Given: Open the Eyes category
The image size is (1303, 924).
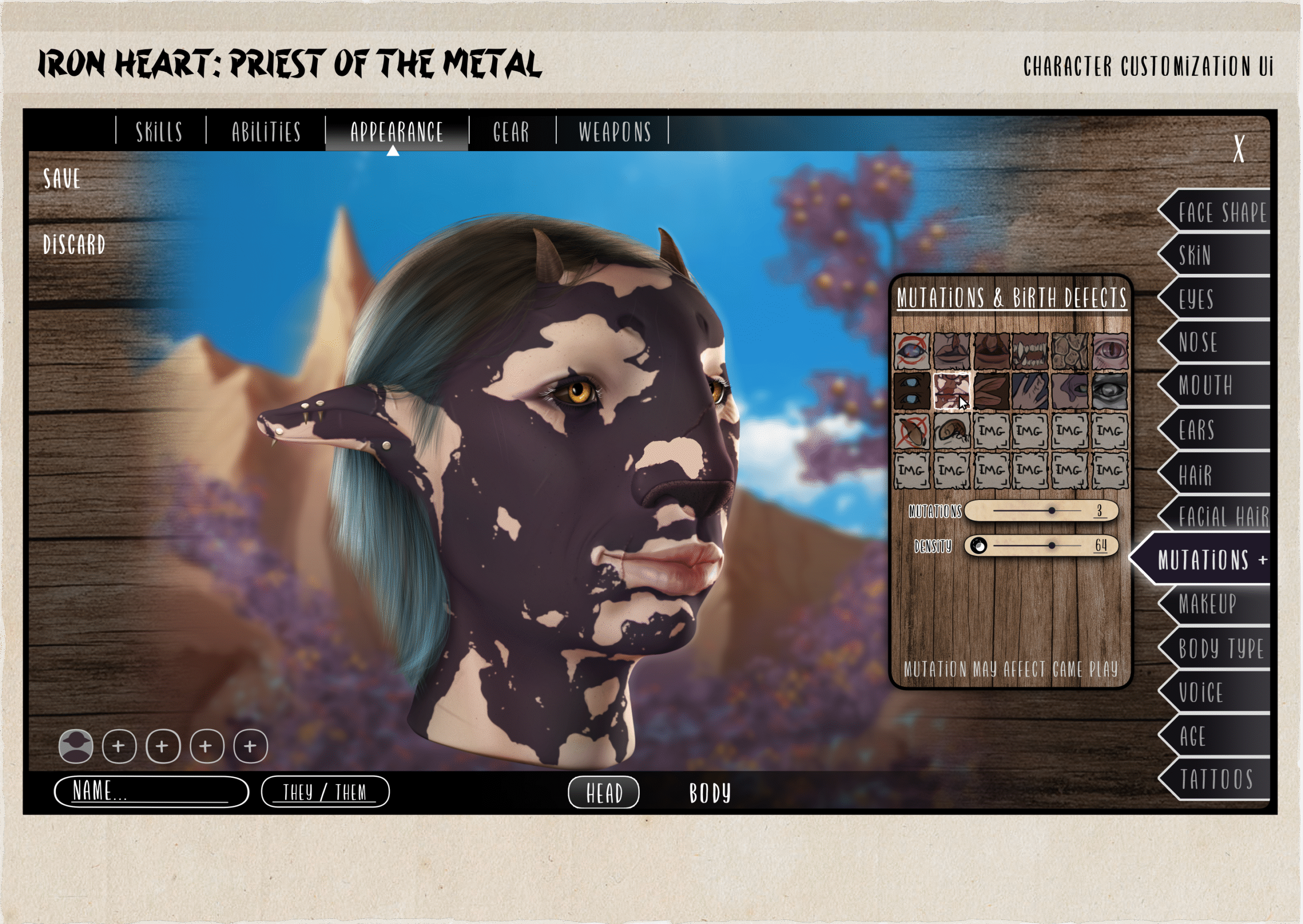Looking at the screenshot, I should coord(1196,299).
